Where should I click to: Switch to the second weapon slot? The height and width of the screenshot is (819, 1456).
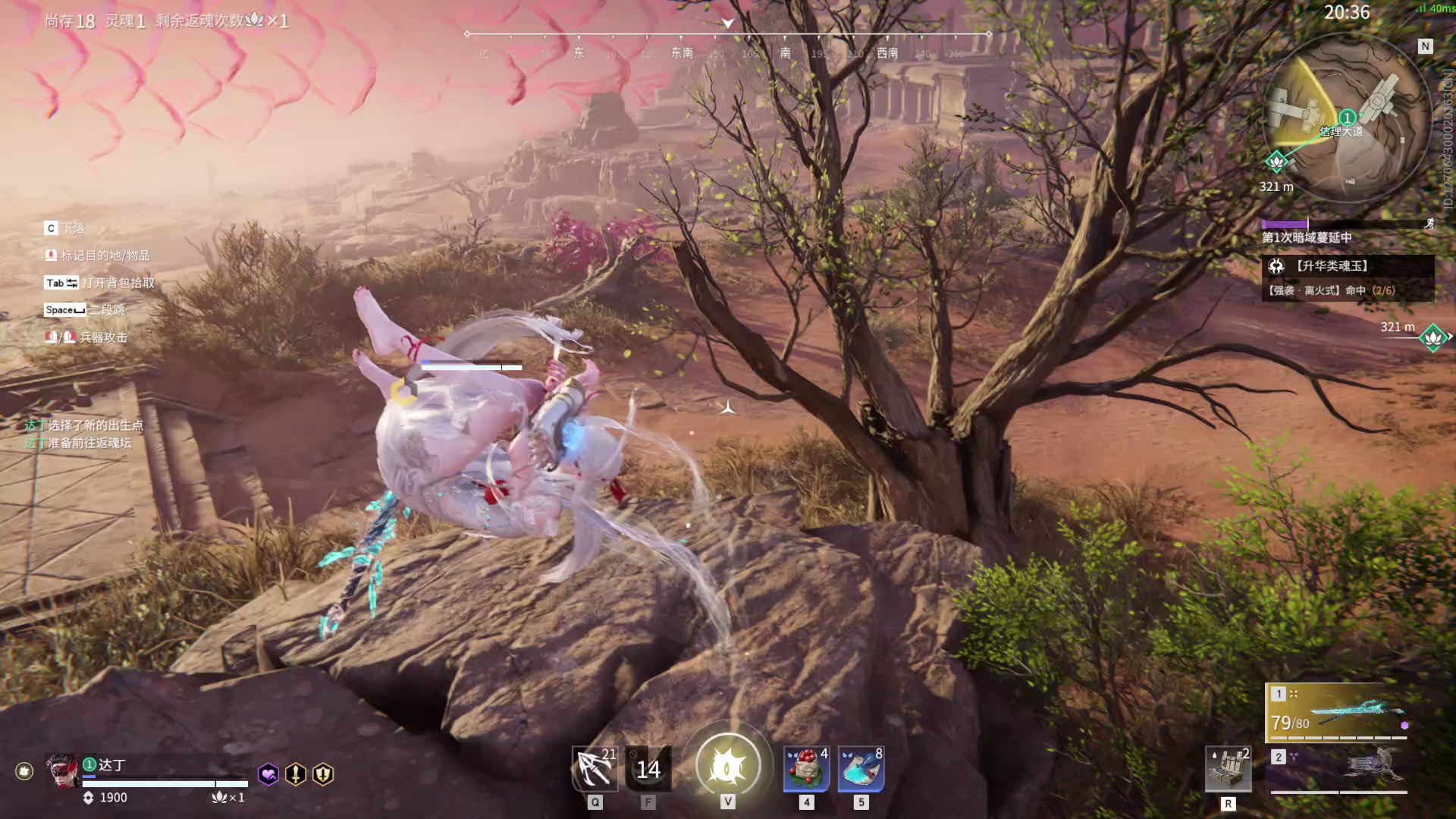(1338, 767)
